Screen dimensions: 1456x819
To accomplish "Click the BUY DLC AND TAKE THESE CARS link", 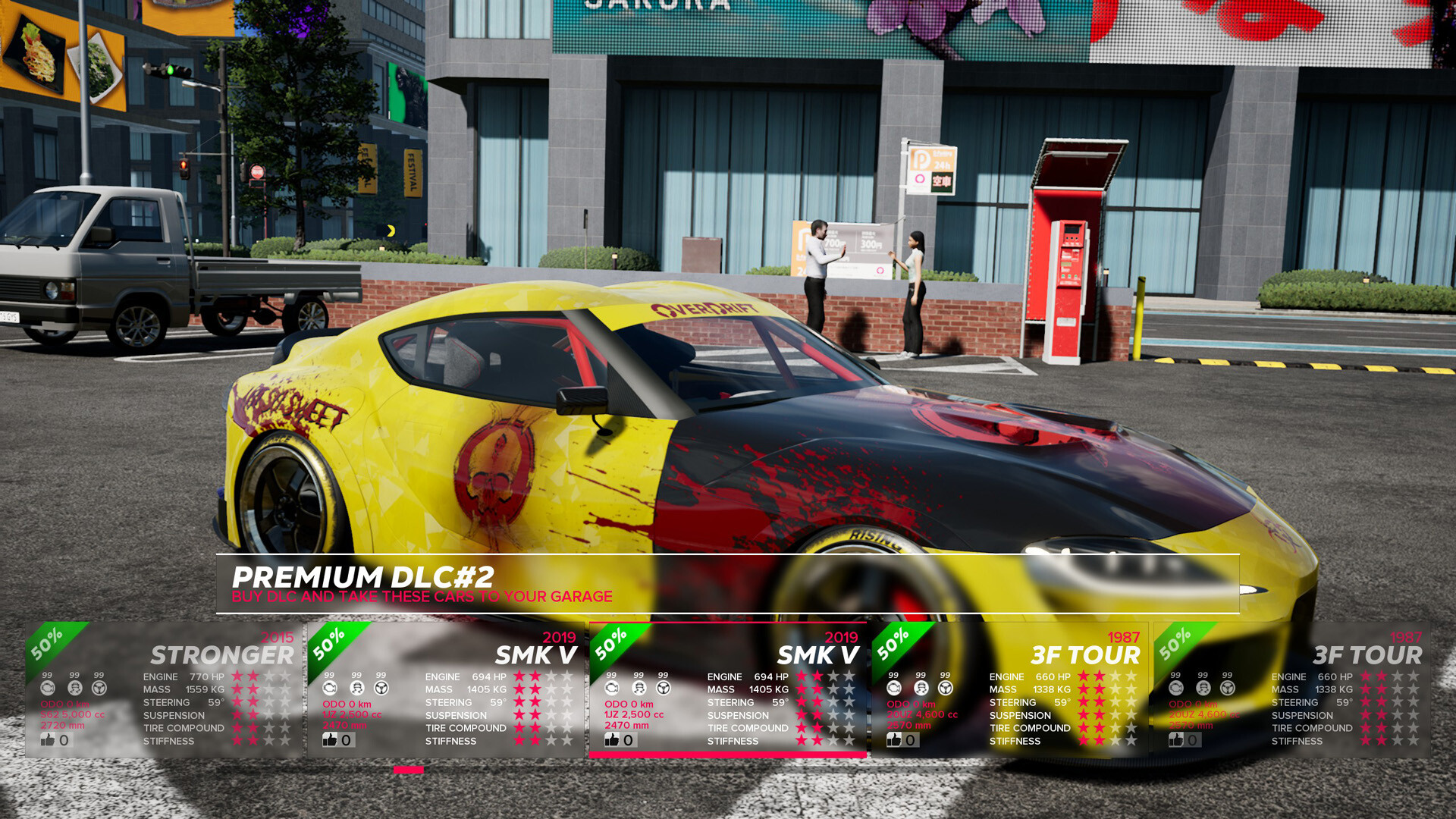I will click(422, 596).
